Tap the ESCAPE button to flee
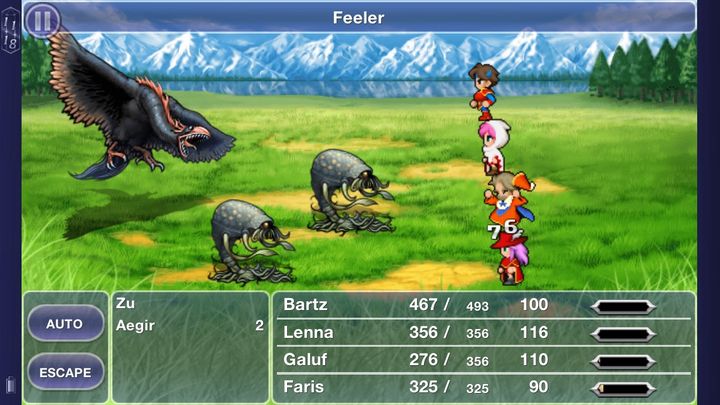Image resolution: width=720 pixels, height=405 pixels. [65, 372]
